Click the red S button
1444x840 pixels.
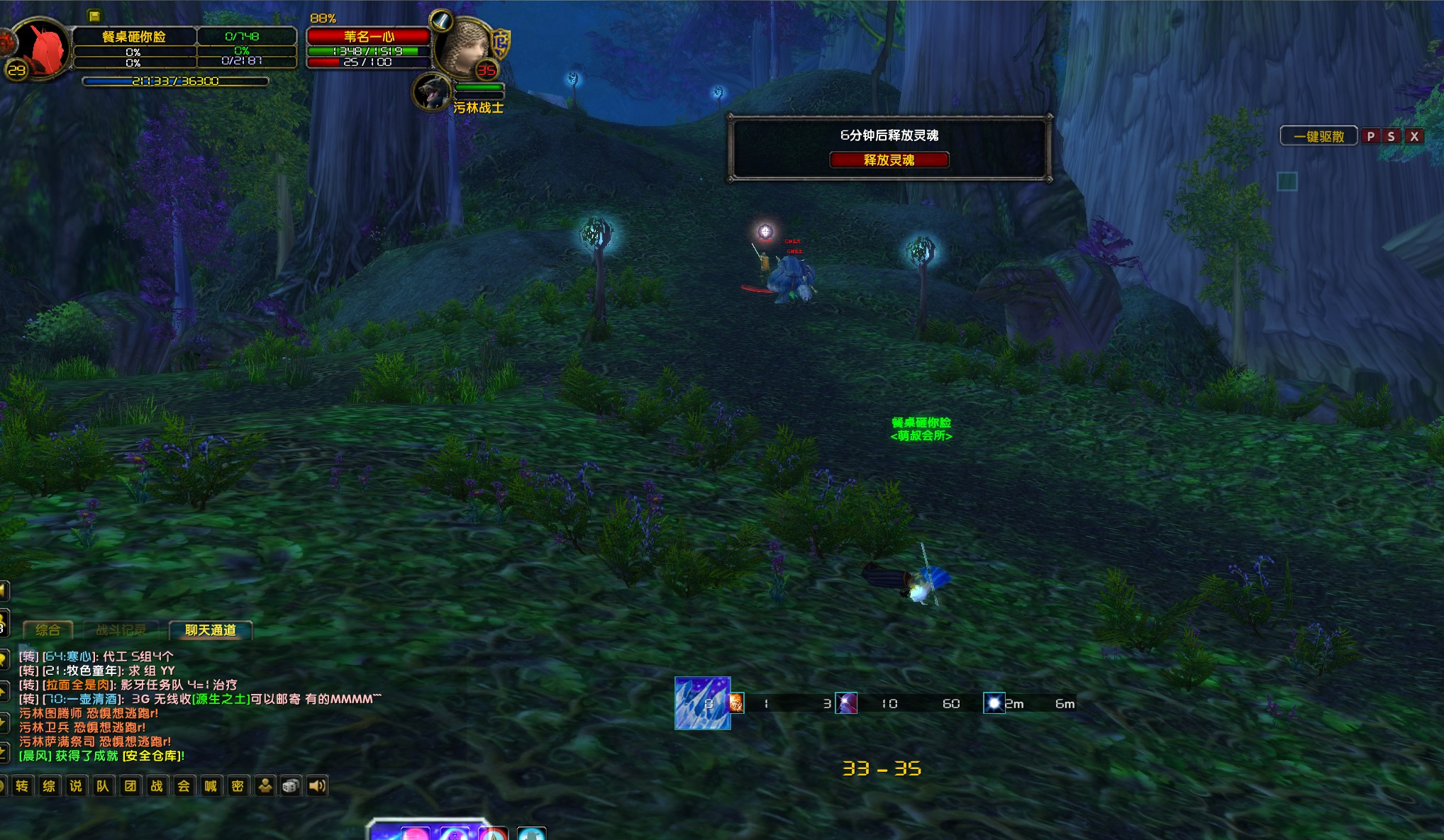click(1392, 136)
